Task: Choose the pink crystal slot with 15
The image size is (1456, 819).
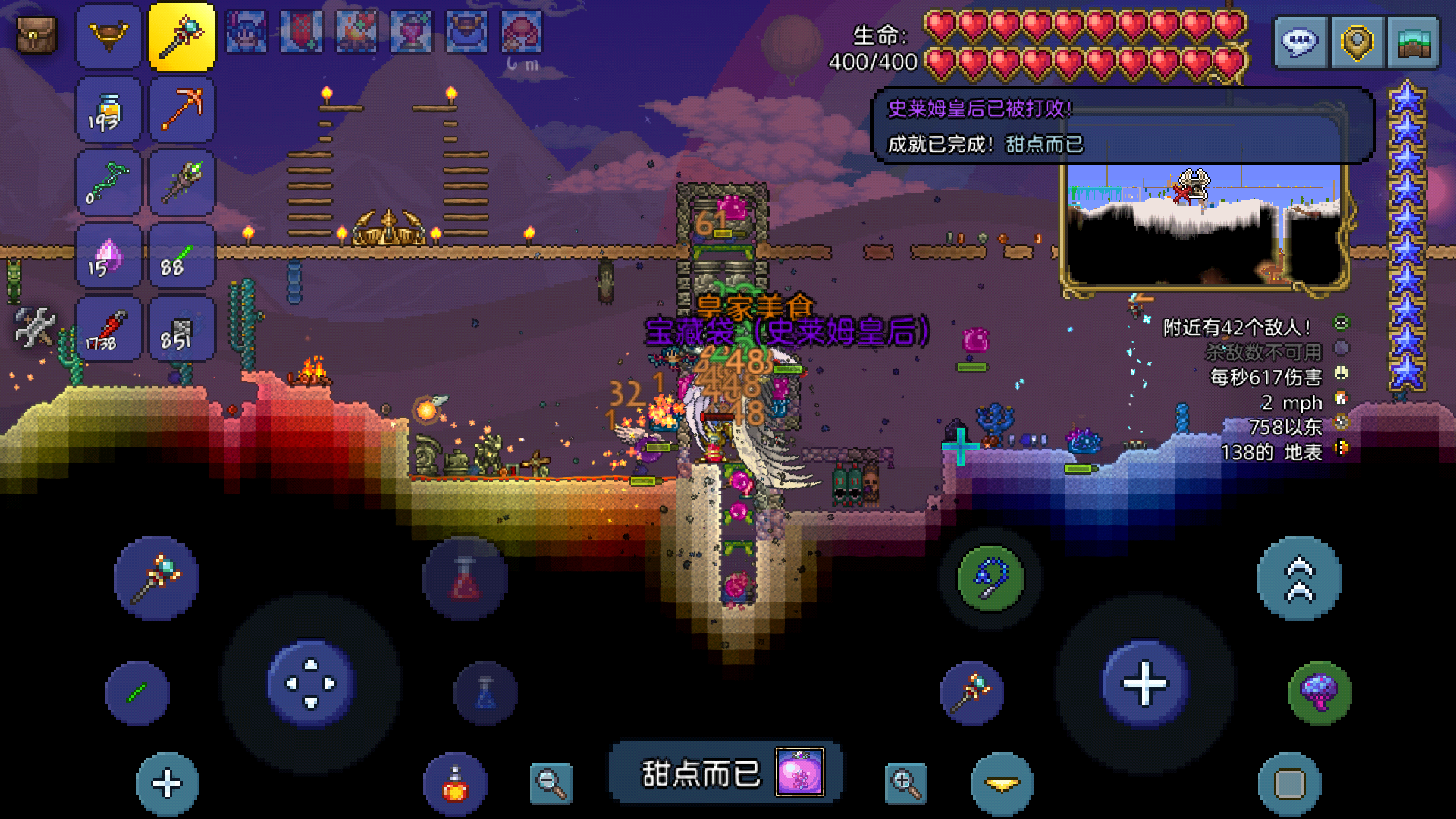Action: (x=108, y=256)
